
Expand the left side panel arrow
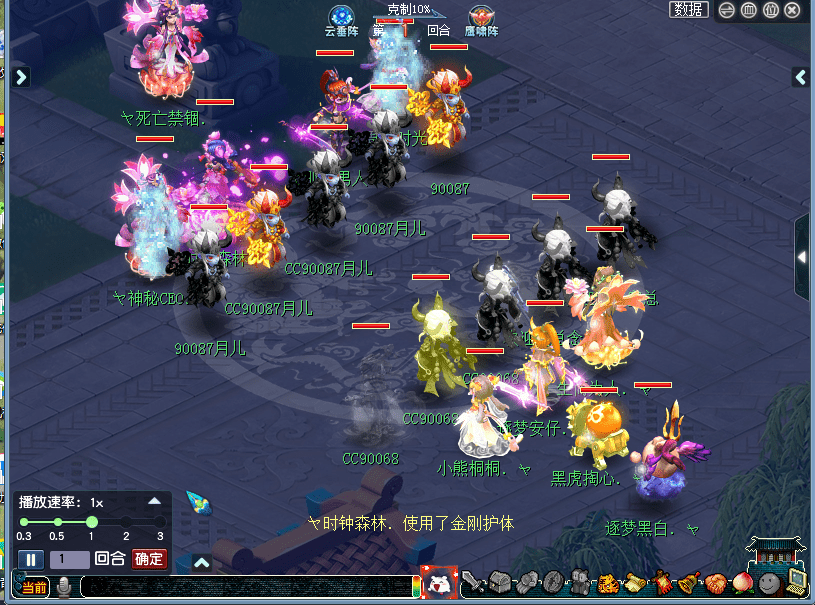click(x=21, y=77)
